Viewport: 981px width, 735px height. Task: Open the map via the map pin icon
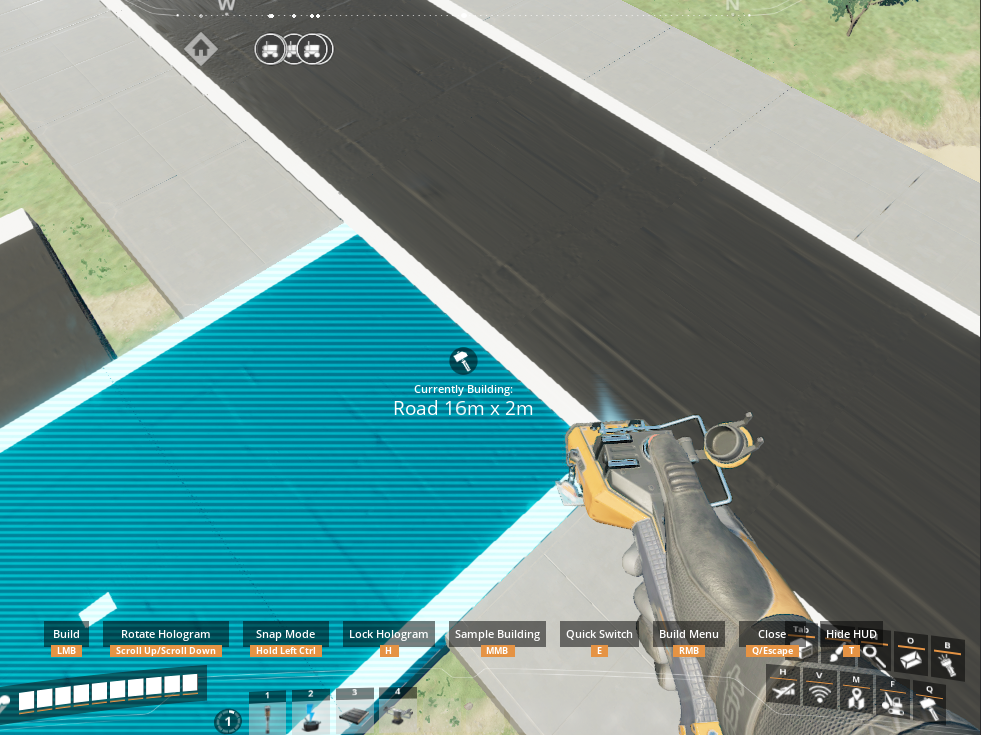coord(855,697)
